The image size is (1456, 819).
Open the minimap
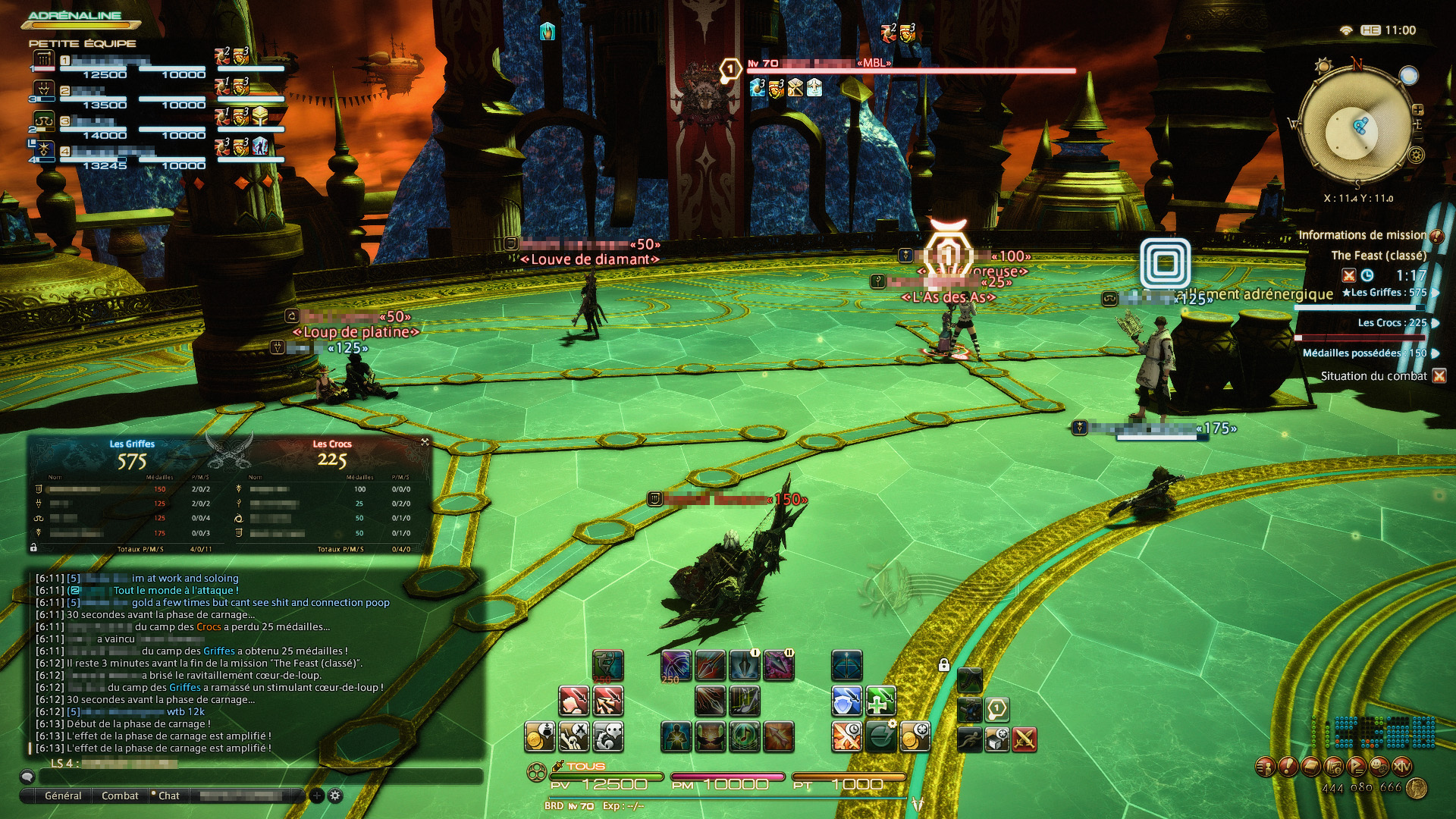coord(1357,130)
